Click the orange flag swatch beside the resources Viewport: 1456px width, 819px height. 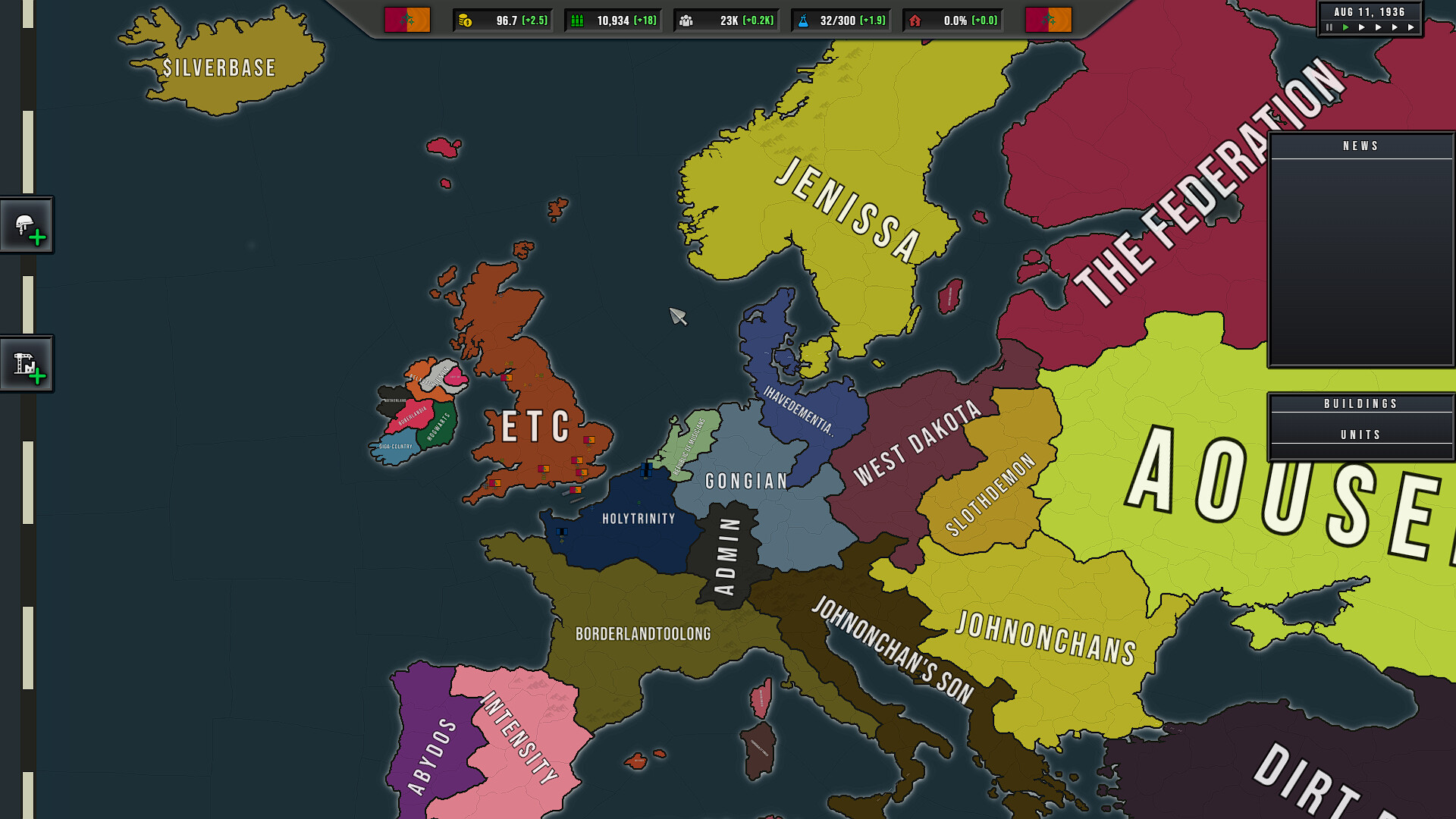1049,20
